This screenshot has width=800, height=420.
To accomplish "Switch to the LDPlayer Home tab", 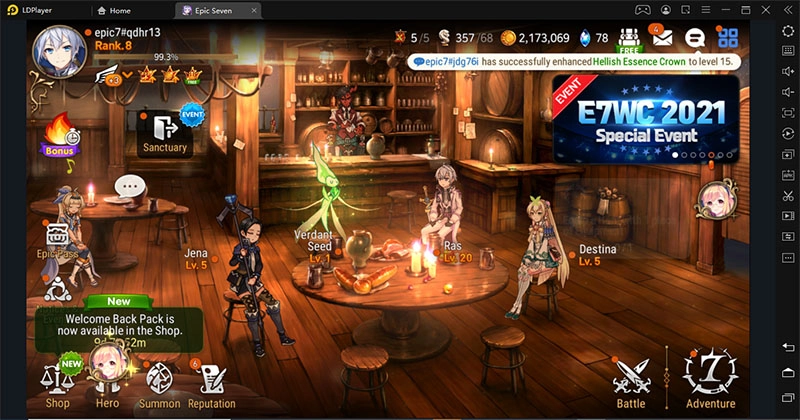I will (x=115, y=10).
